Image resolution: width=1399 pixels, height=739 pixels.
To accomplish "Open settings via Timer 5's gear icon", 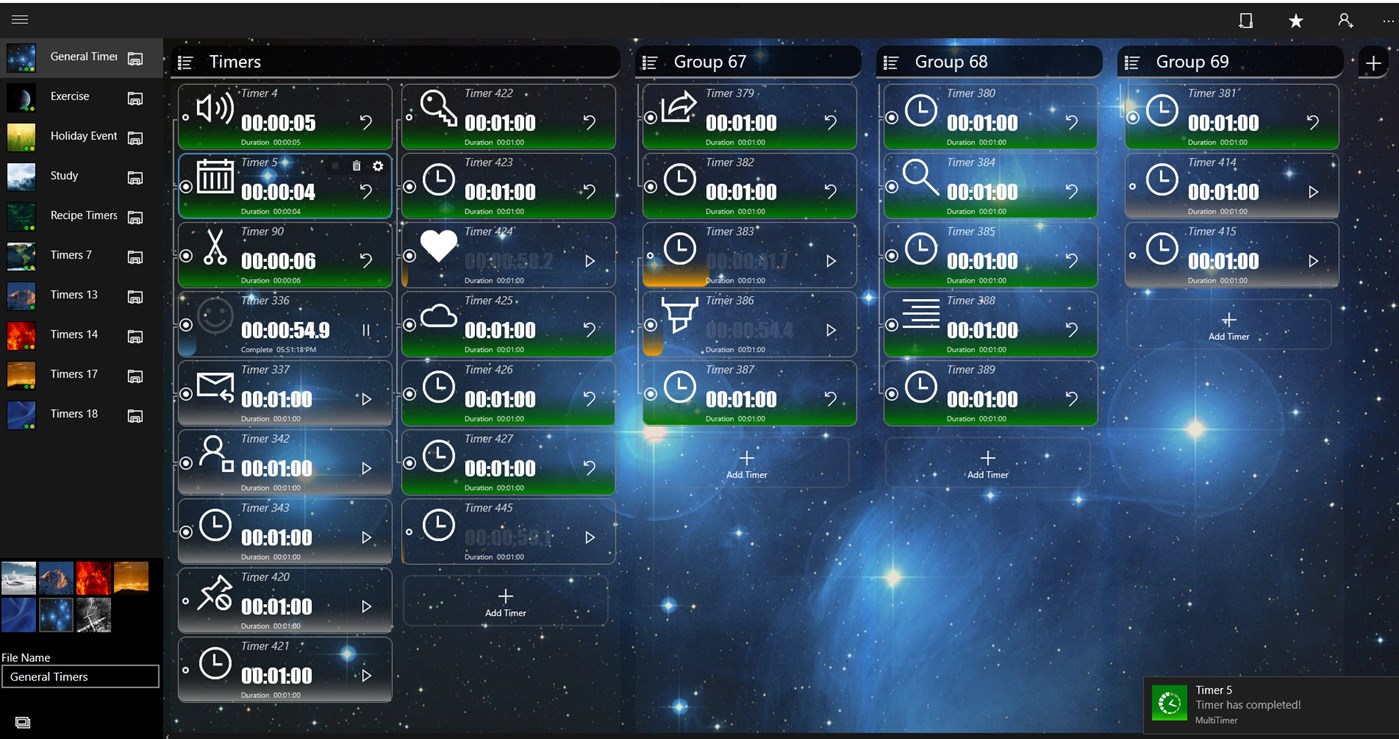I will 377,166.
